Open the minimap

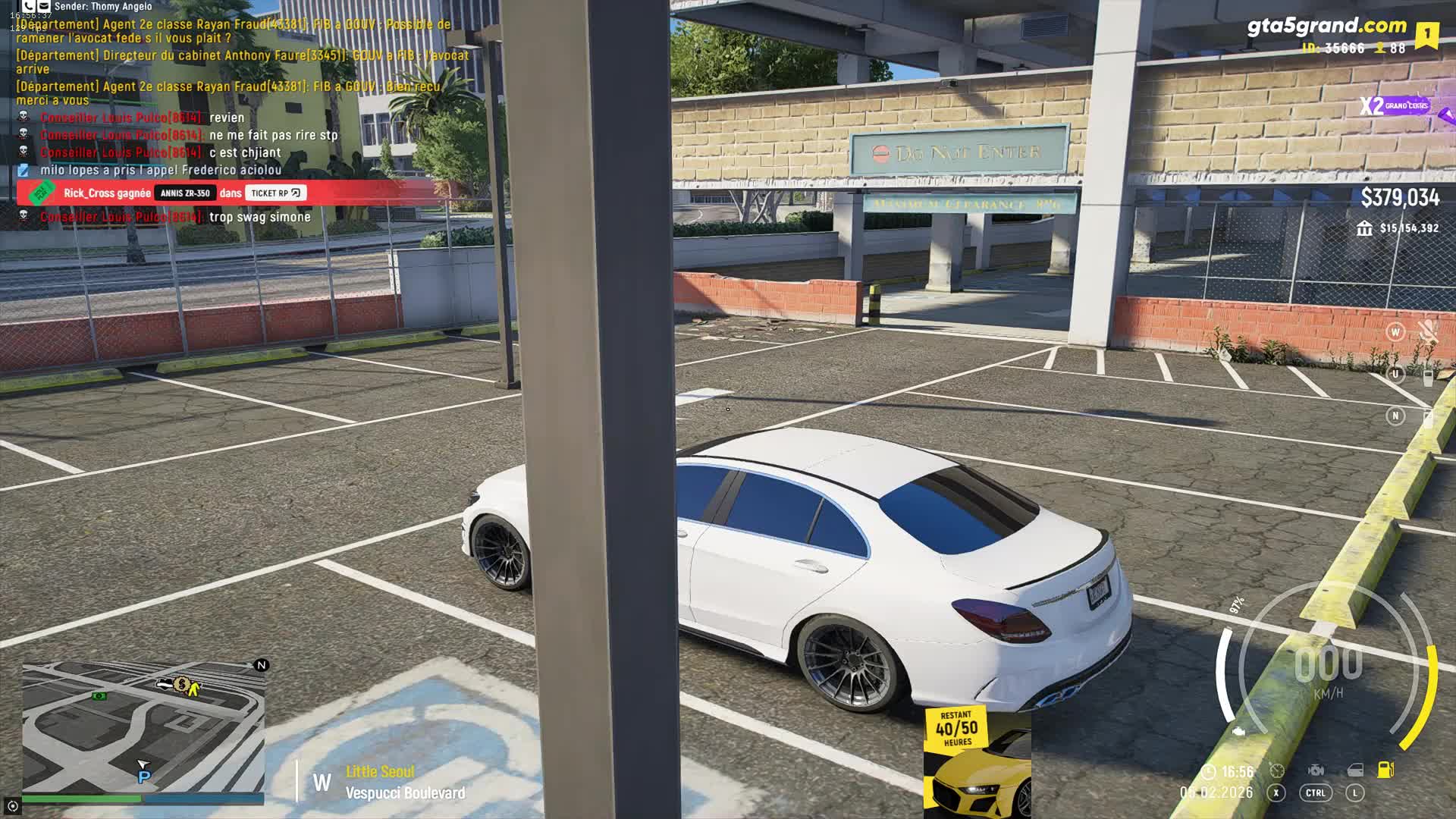[143, 727]
